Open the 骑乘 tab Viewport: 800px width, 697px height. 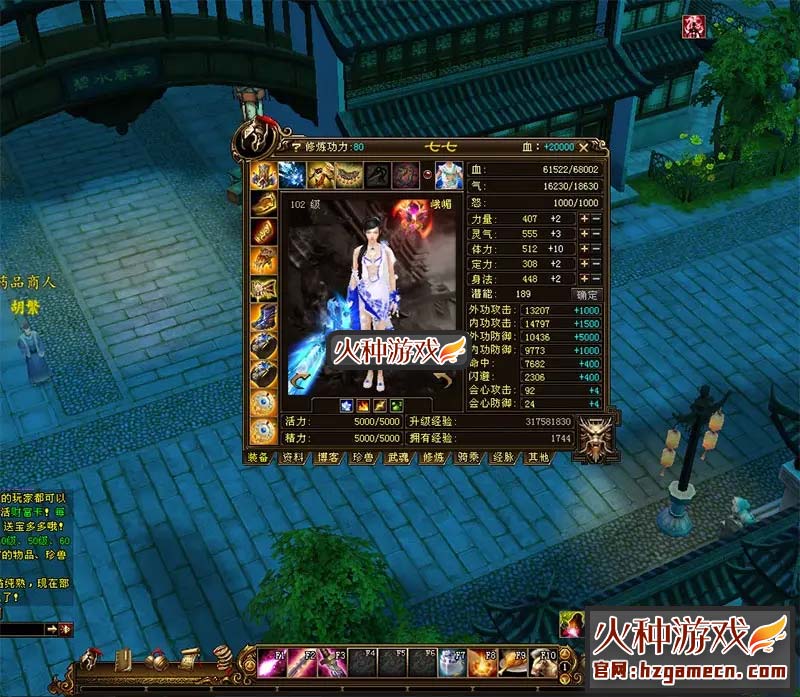click(466, 458)
